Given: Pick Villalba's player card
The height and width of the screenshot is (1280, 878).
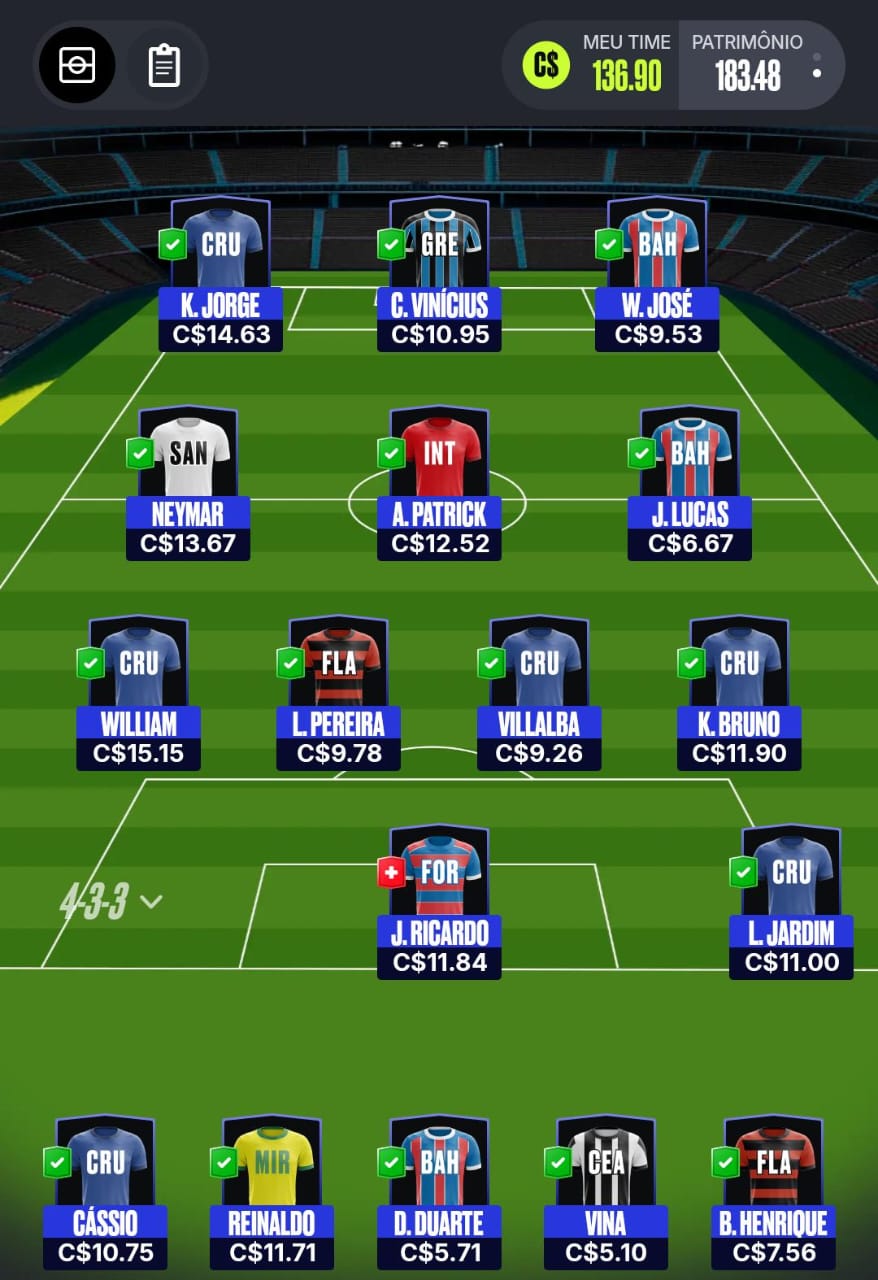Looking at the screenshot, I should [x=539, y=690].
